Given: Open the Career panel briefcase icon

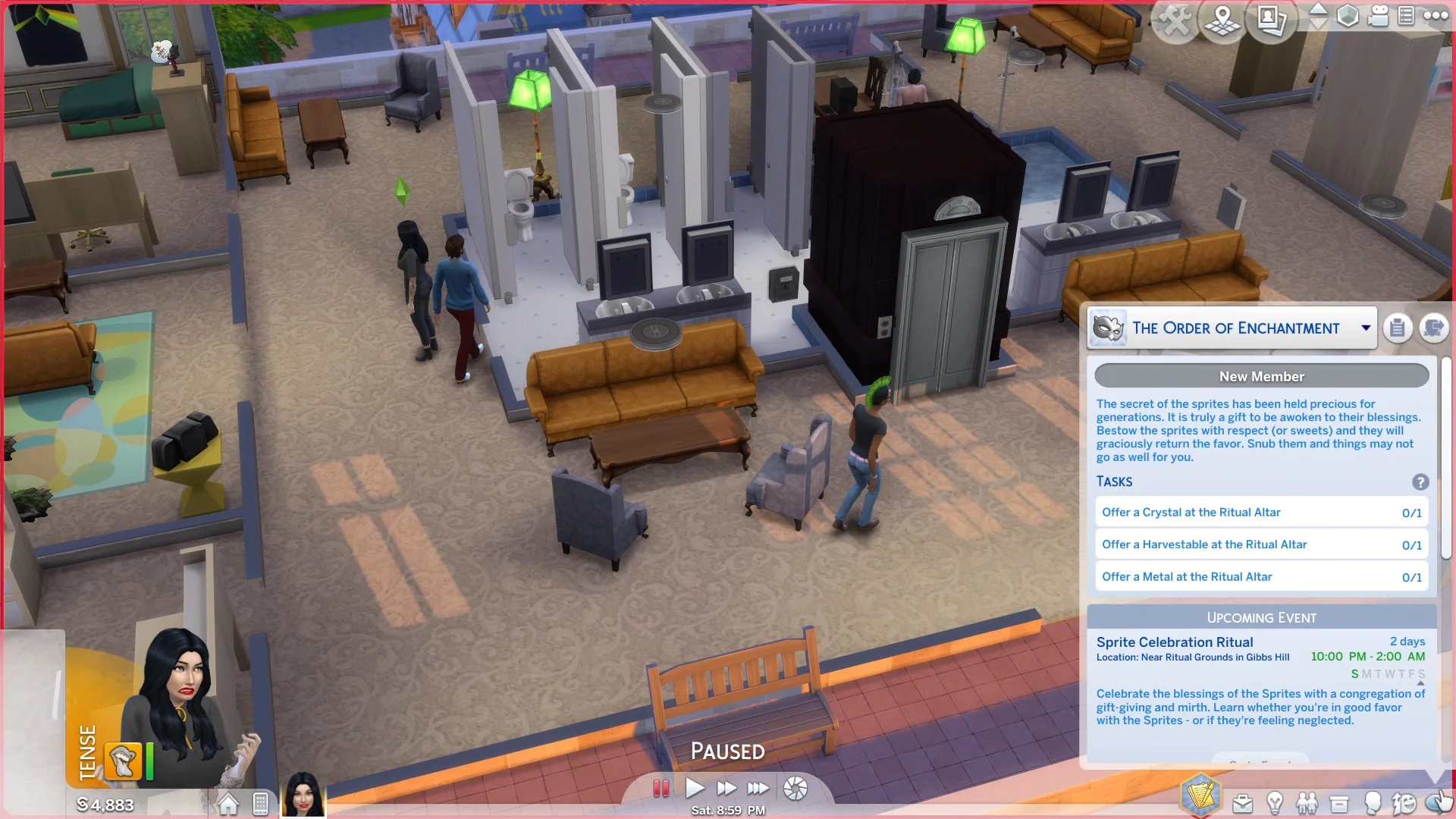Looking at the screenshot, I should [x=1242, y=802].
